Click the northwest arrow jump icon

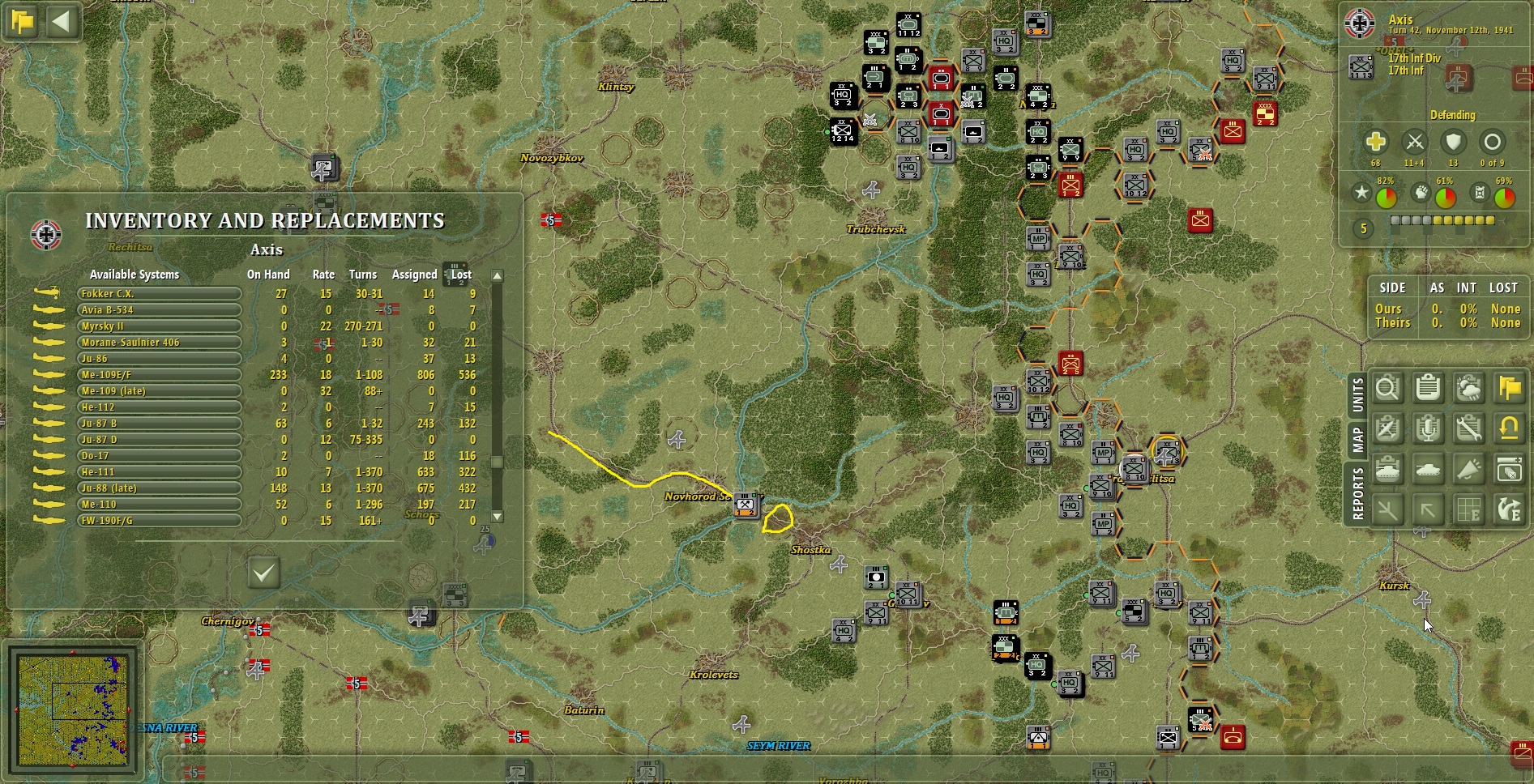(1428, 509)
